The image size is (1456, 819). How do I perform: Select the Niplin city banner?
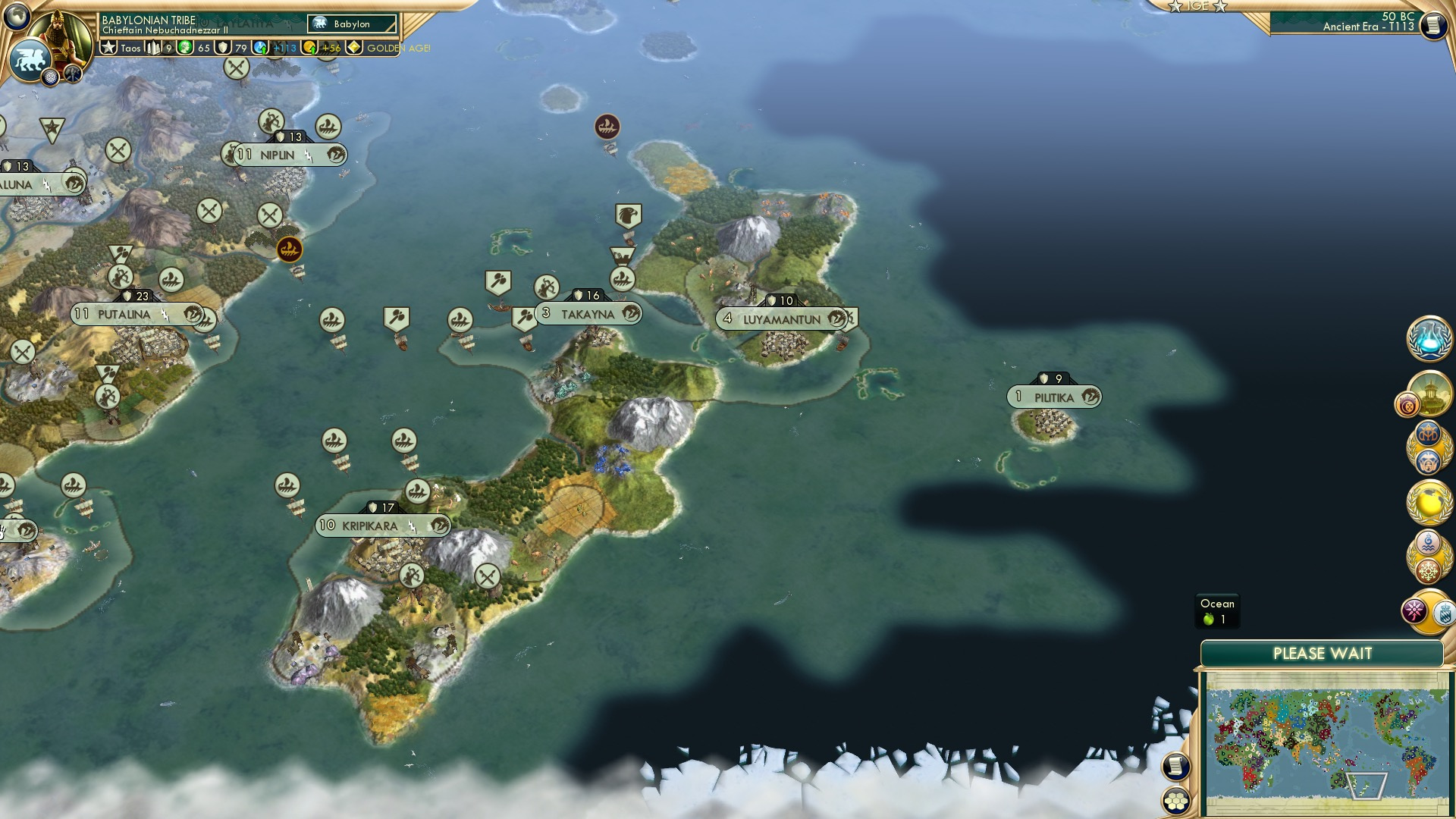coord(278,155)
